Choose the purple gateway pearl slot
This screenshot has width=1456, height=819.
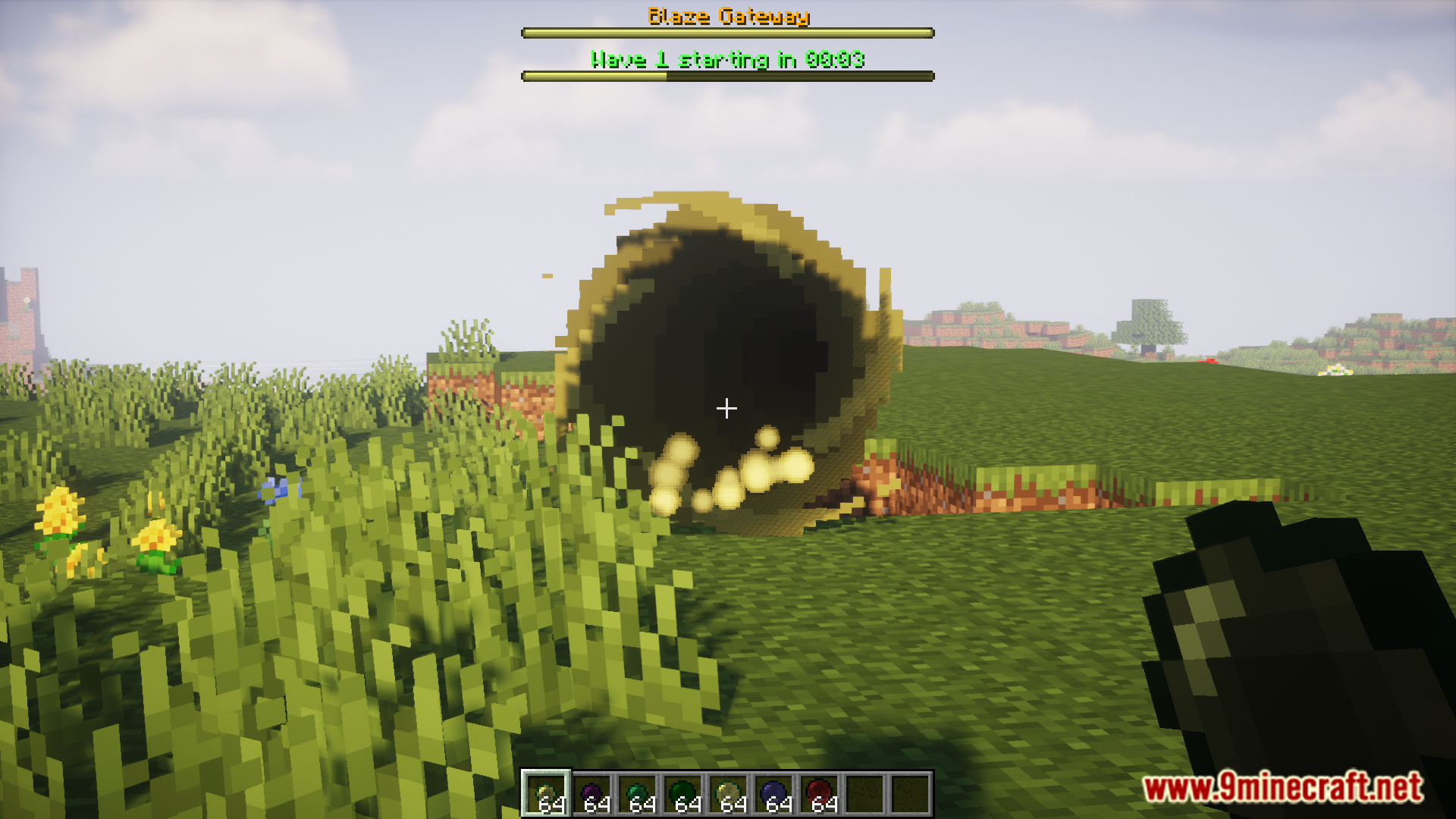point(591,794)
